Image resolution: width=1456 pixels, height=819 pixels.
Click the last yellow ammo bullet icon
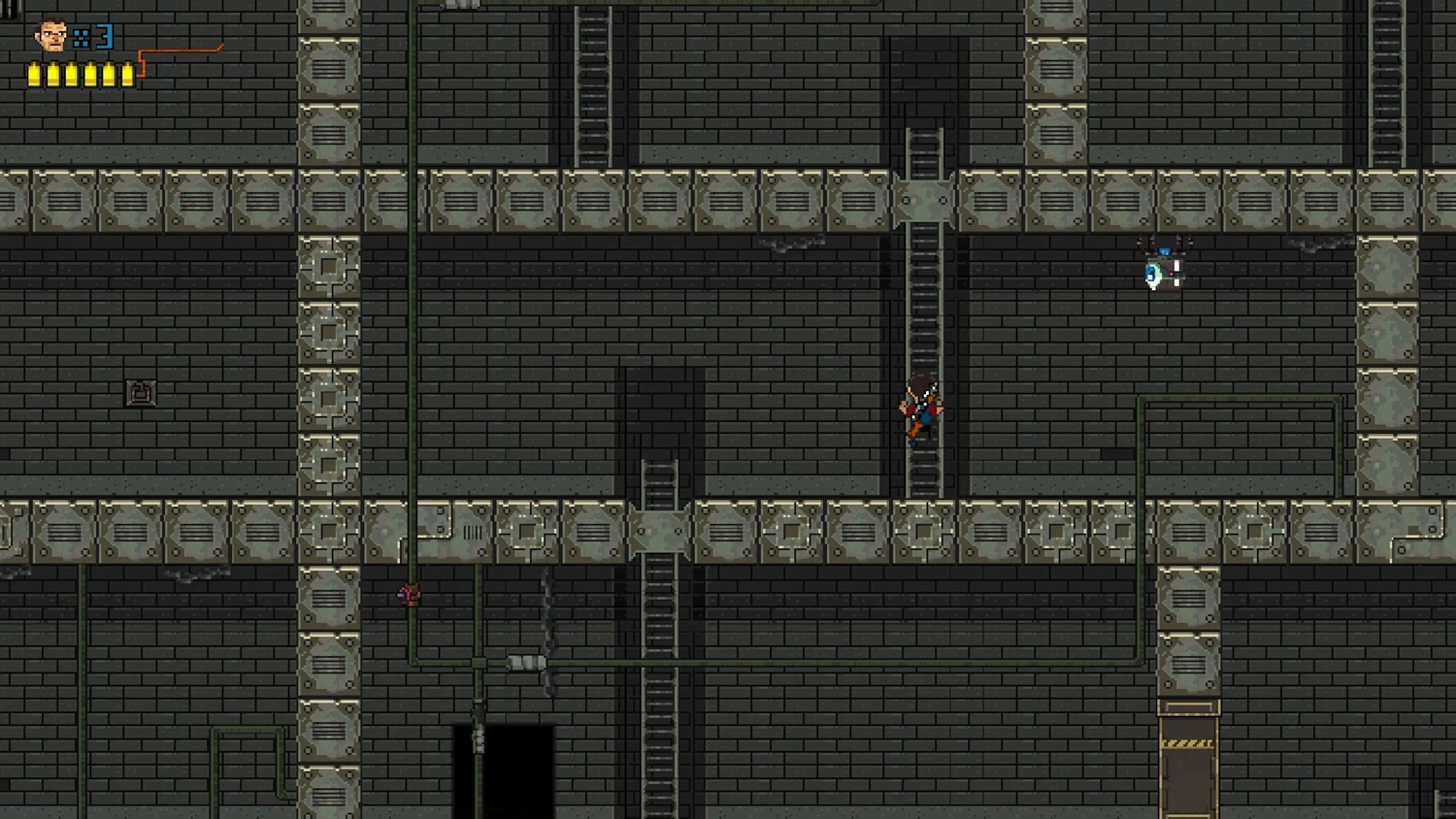tap(127, 74)
